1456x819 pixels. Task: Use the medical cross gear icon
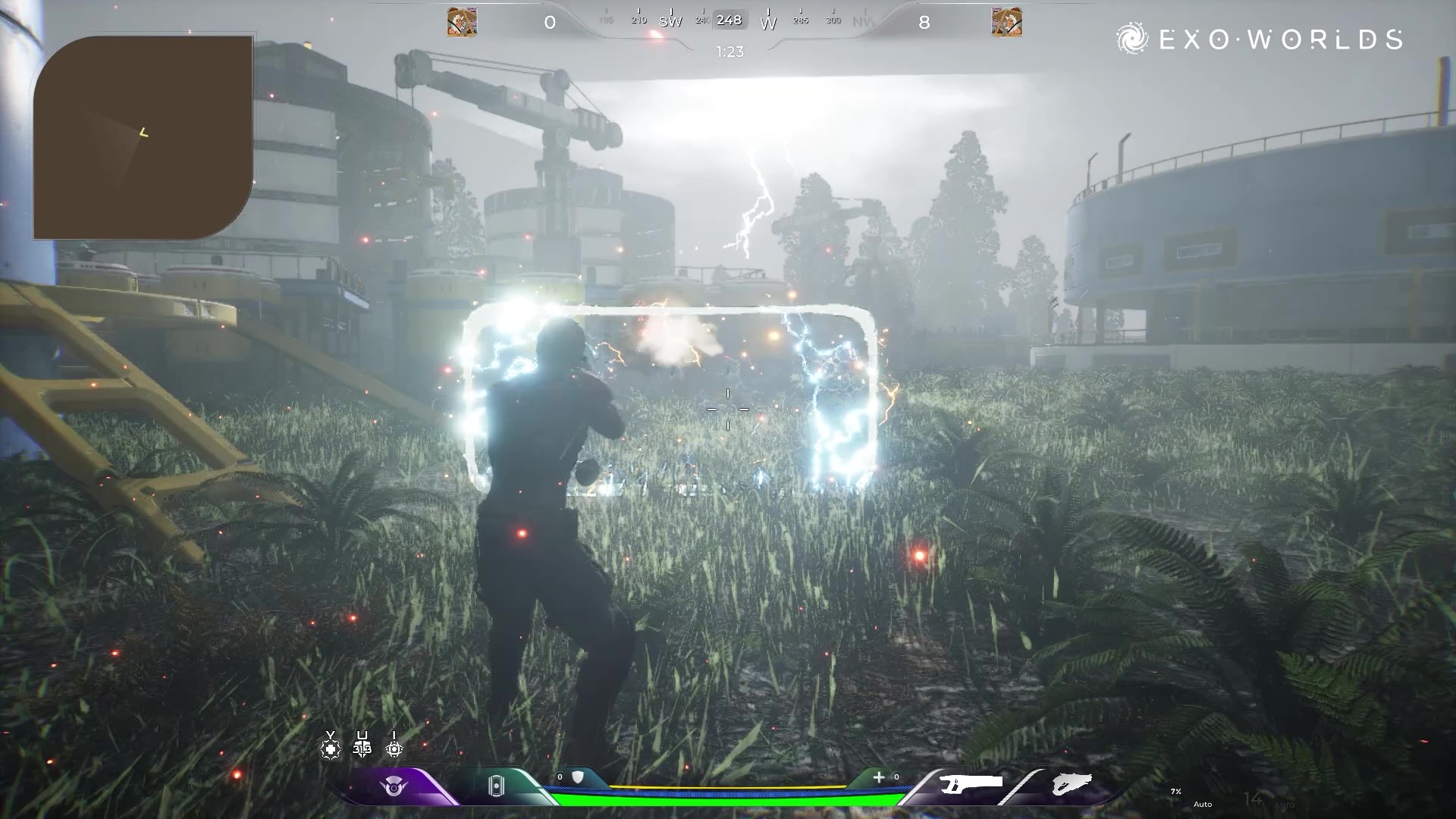click(x=330, y=748)
